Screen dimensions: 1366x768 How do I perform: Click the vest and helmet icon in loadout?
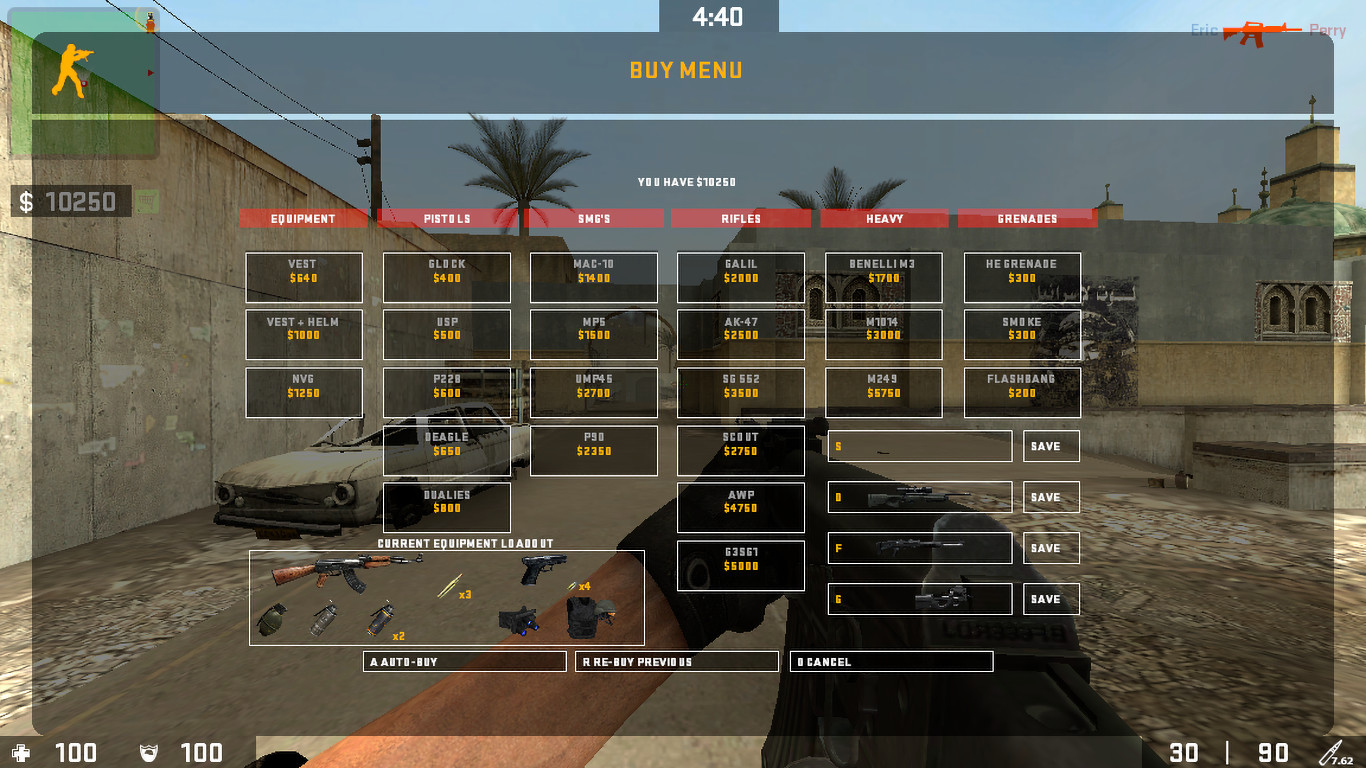pos(585,616)
